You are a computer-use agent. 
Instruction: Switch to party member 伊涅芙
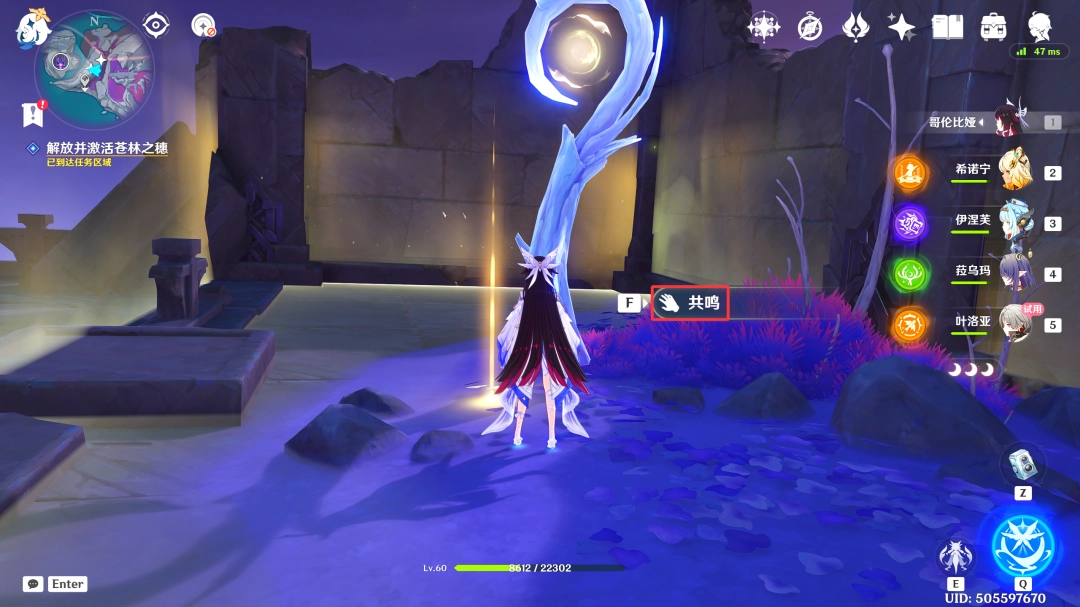click(1016, 222)
